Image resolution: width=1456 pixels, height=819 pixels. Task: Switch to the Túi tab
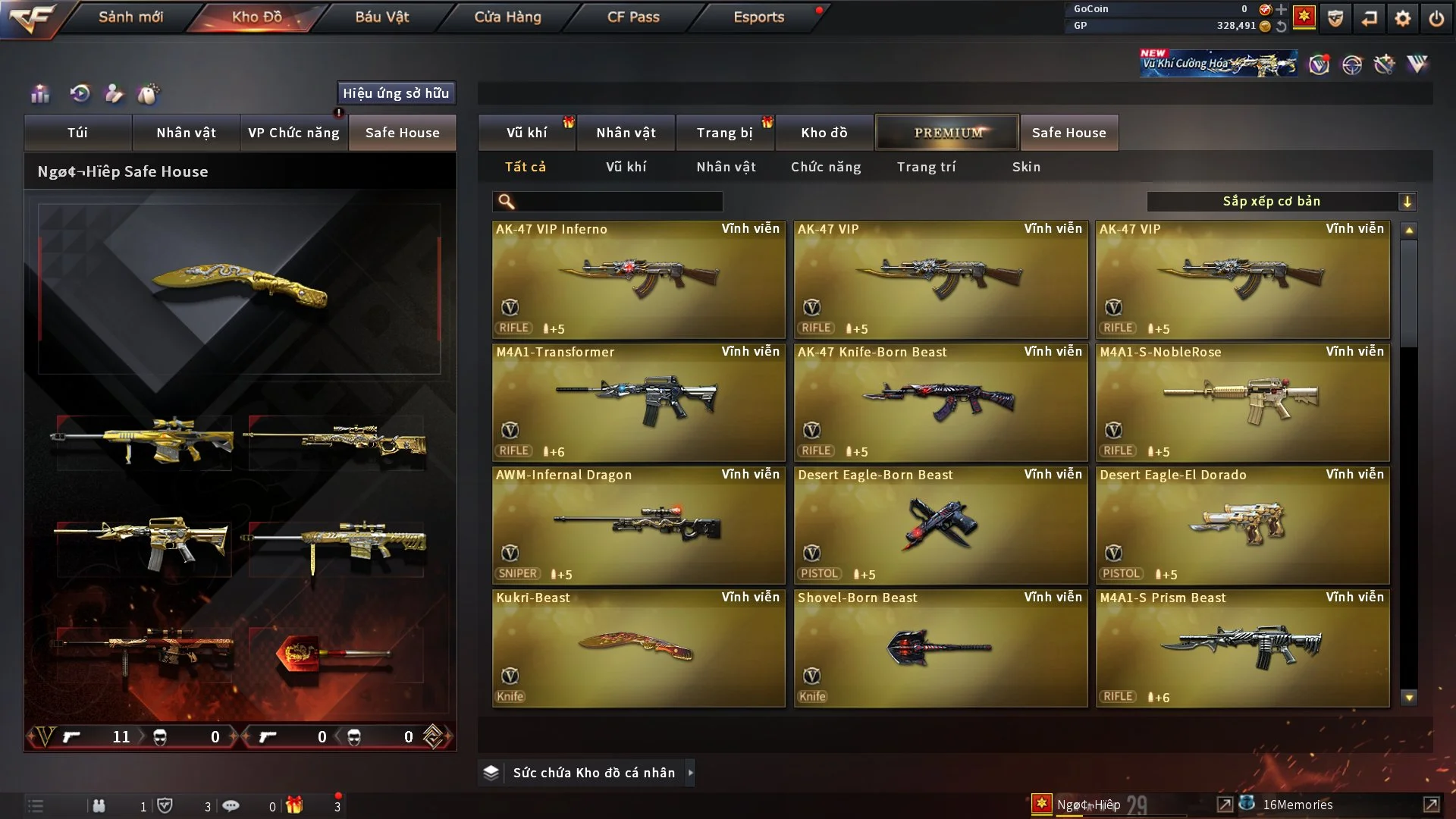[x=77, y=133]
